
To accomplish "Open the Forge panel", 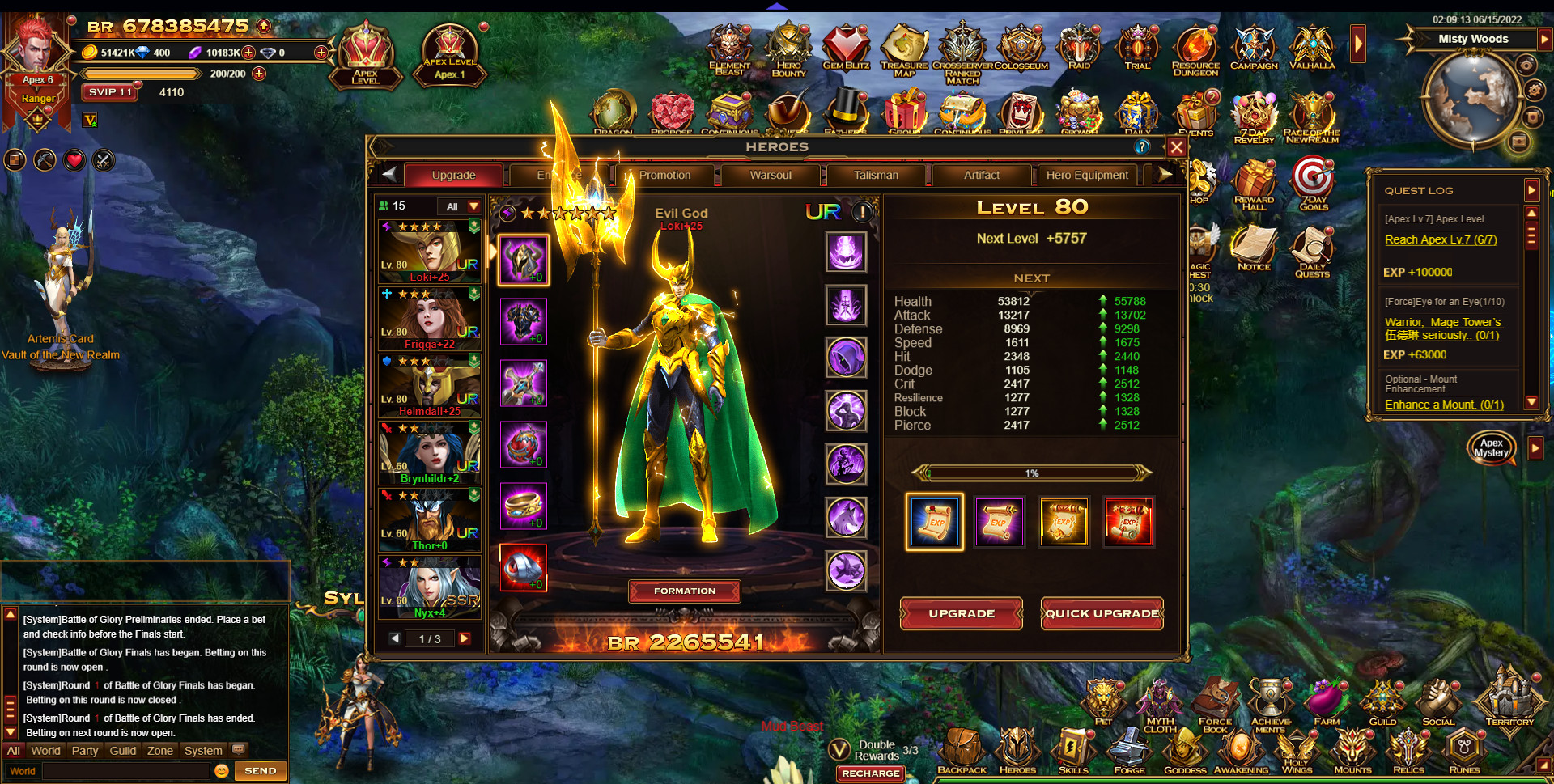I will coord(1129,748).
